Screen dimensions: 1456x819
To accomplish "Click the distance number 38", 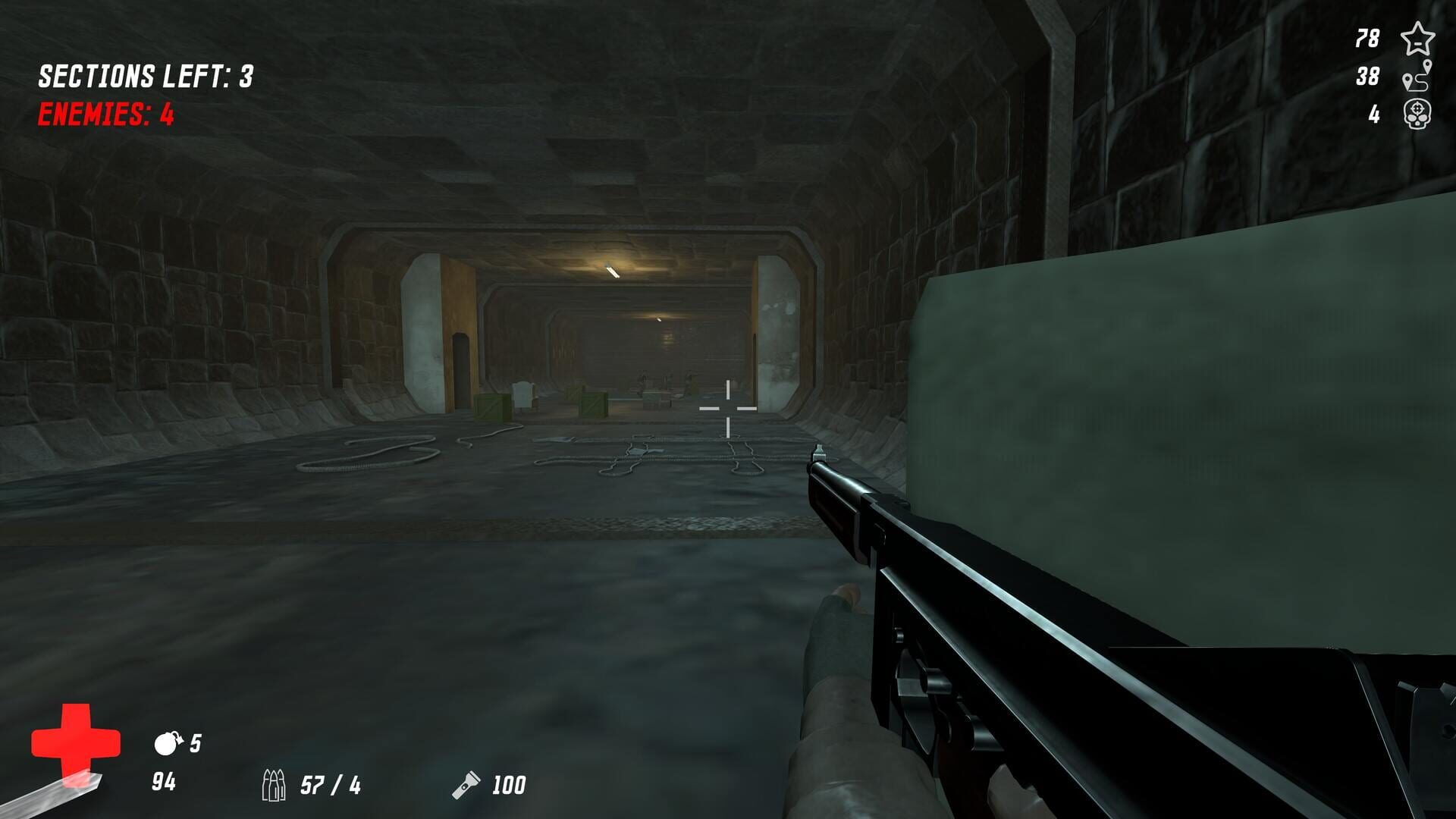I will 1369,75.
